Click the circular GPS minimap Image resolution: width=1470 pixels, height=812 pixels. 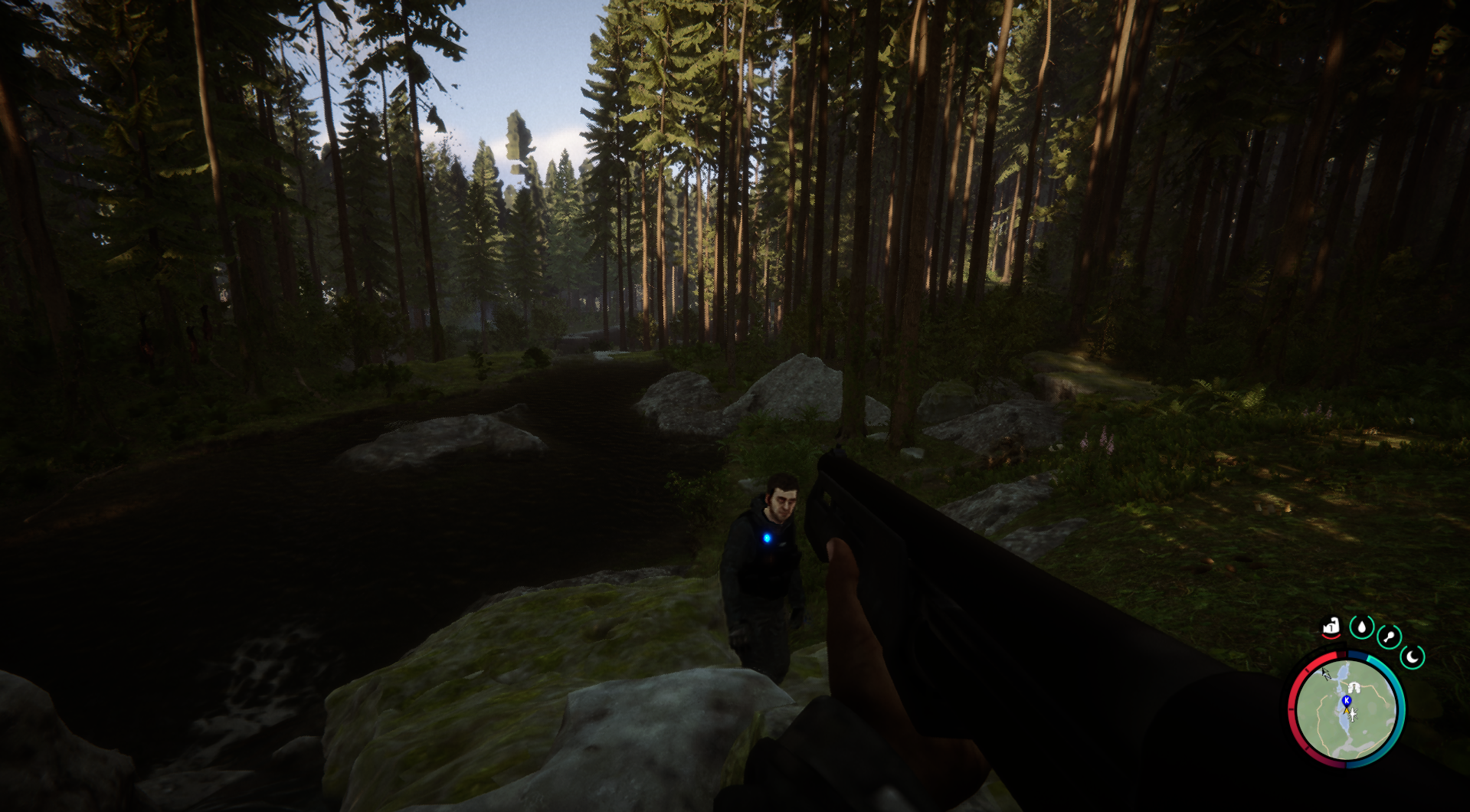[x=1347, y=709]
